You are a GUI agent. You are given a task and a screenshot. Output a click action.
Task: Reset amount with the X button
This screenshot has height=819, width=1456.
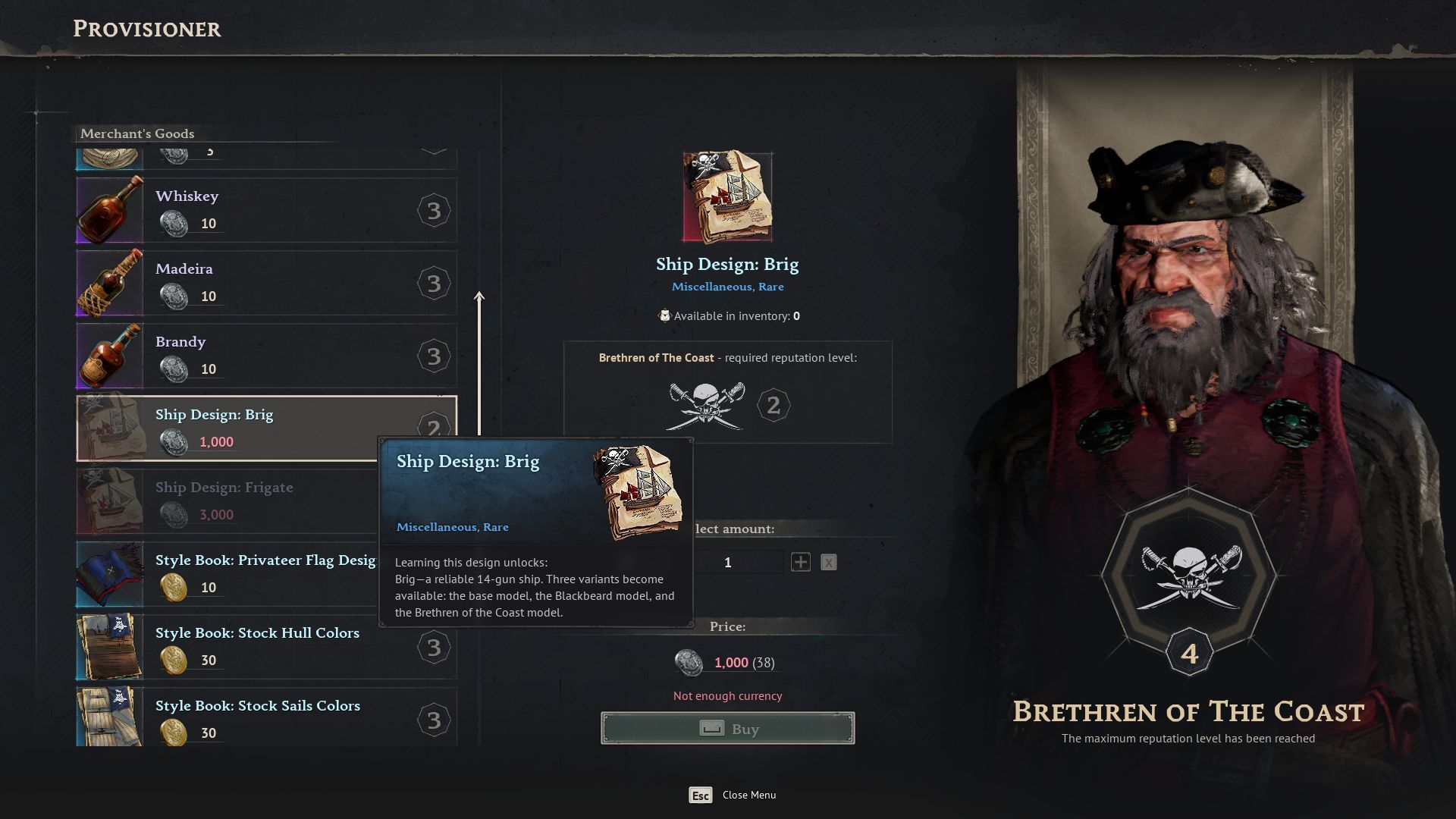click(828, 562)
